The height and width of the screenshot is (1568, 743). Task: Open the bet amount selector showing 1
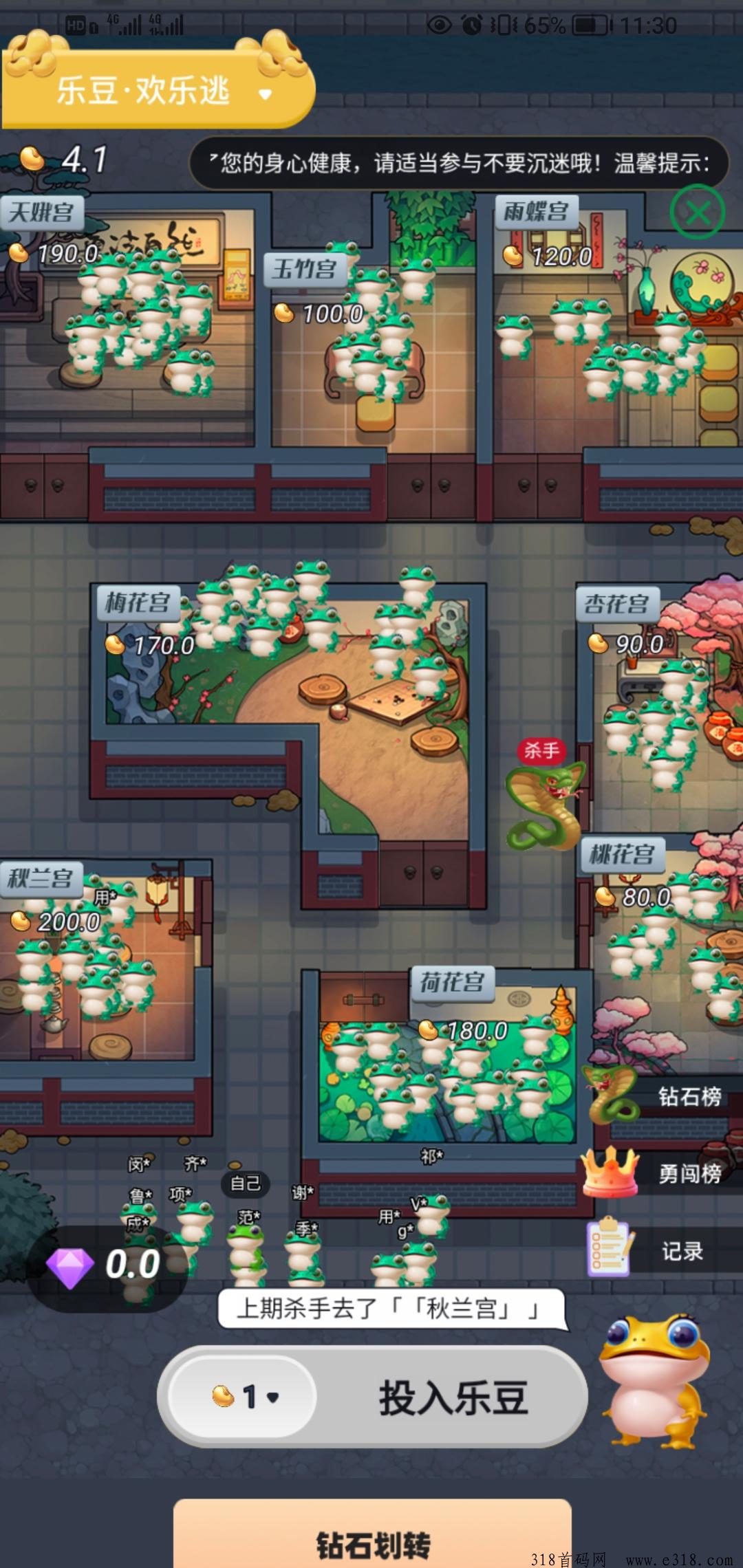tap(245, 1397)
